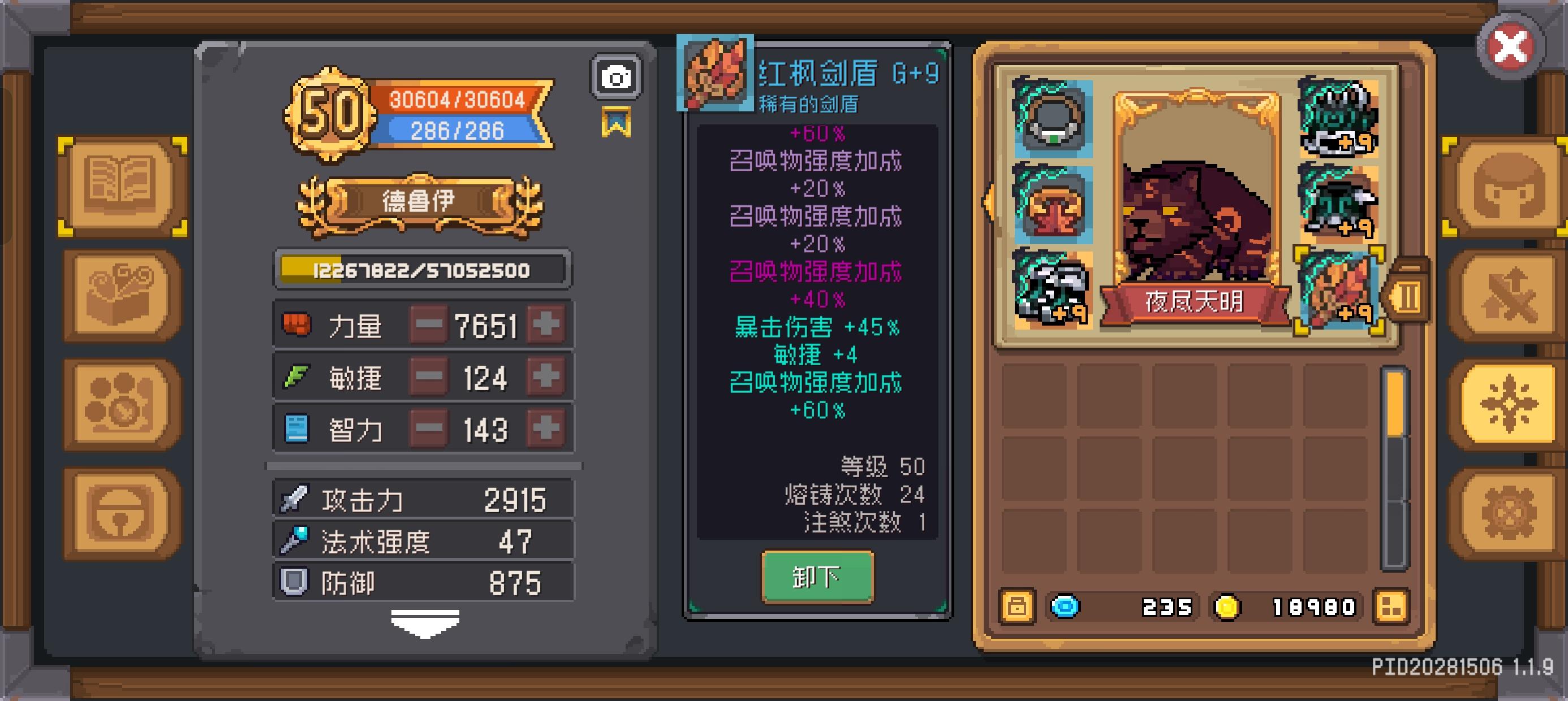1568x701 pixels.
Task: Open the character face panel on right sidebar
Action: click(1510, 186)
